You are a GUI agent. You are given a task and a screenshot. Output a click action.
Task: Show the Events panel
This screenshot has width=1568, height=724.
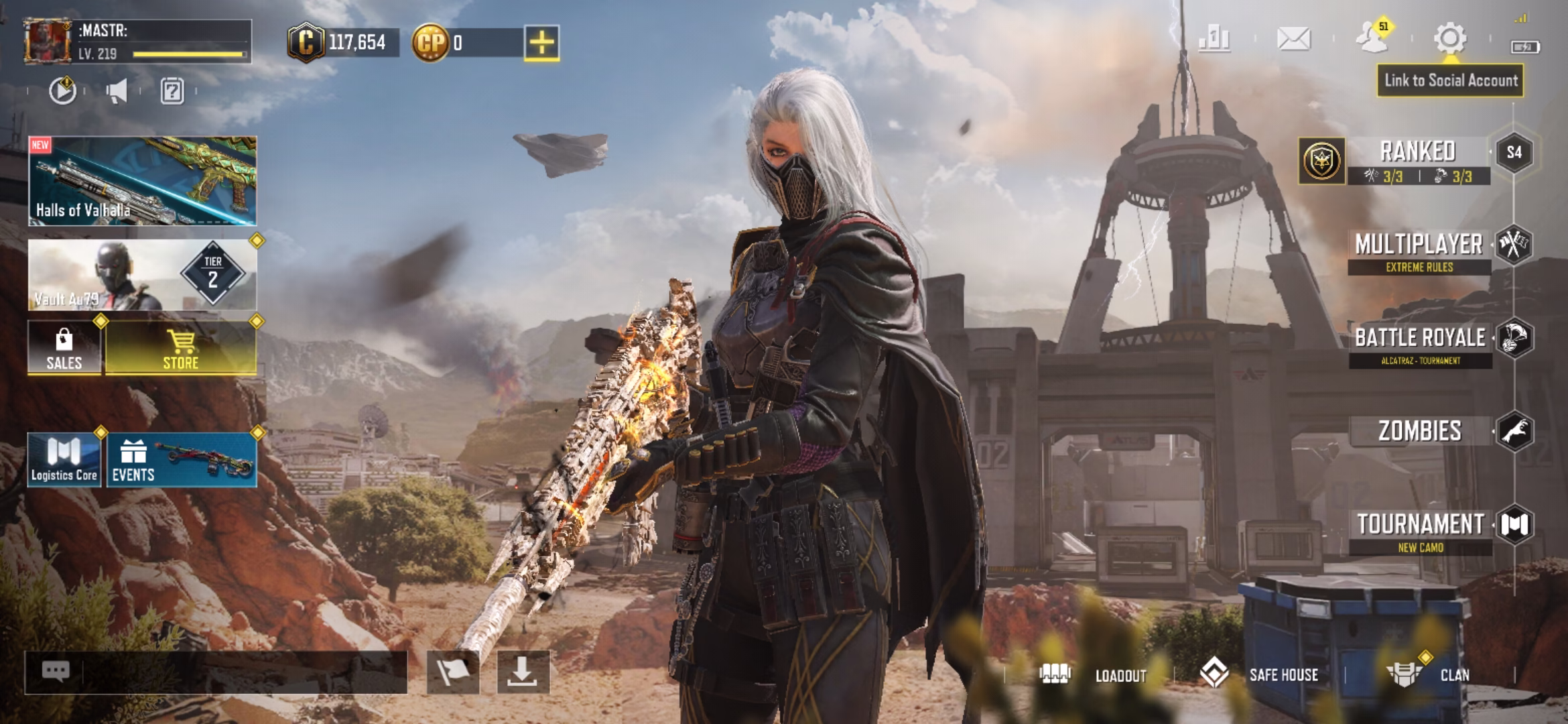click(x=181, y=460)
